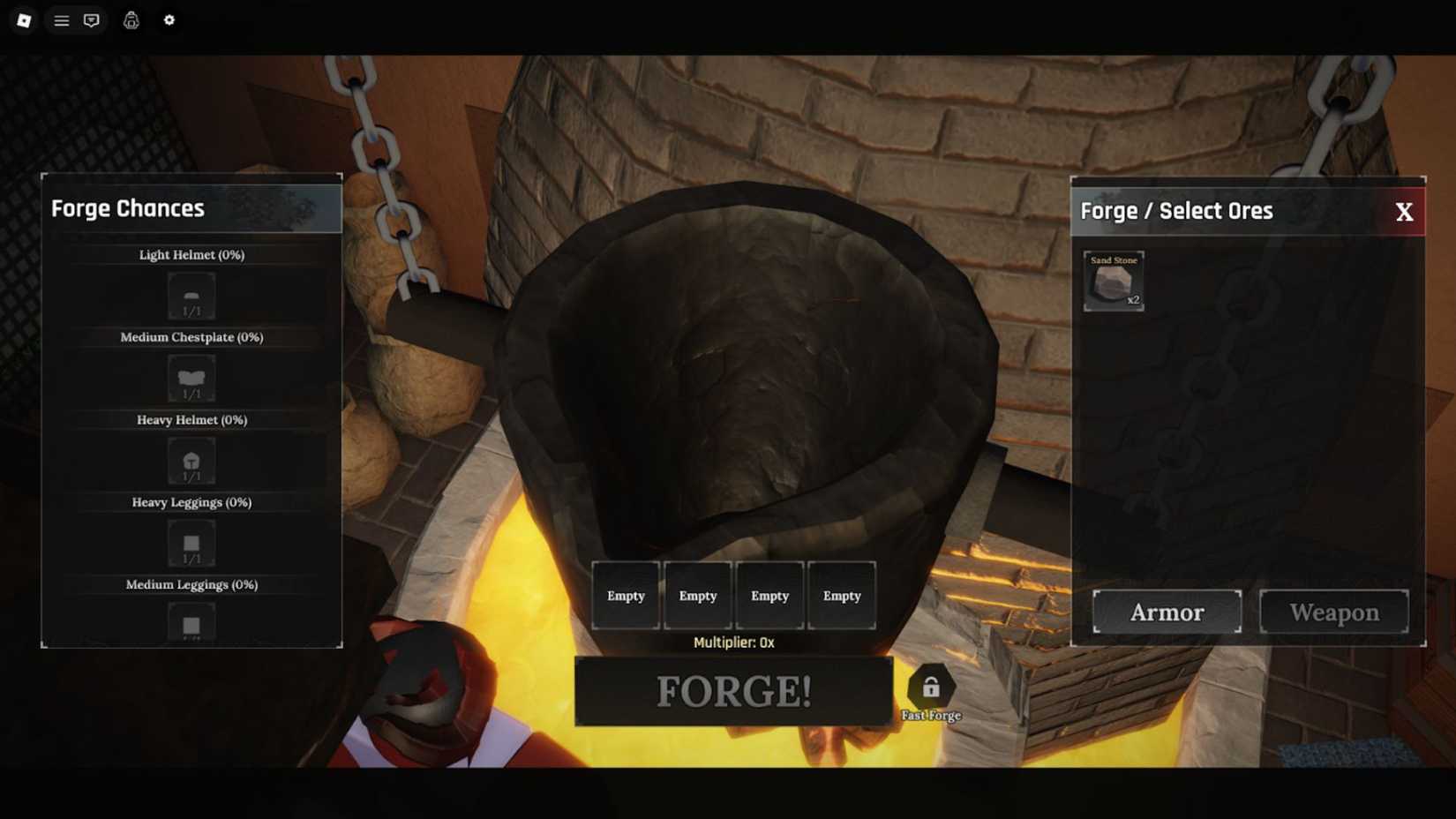Close the Forge / Select Ores panel
This screenshot has width=1456, height=819.
[1405, 210]
